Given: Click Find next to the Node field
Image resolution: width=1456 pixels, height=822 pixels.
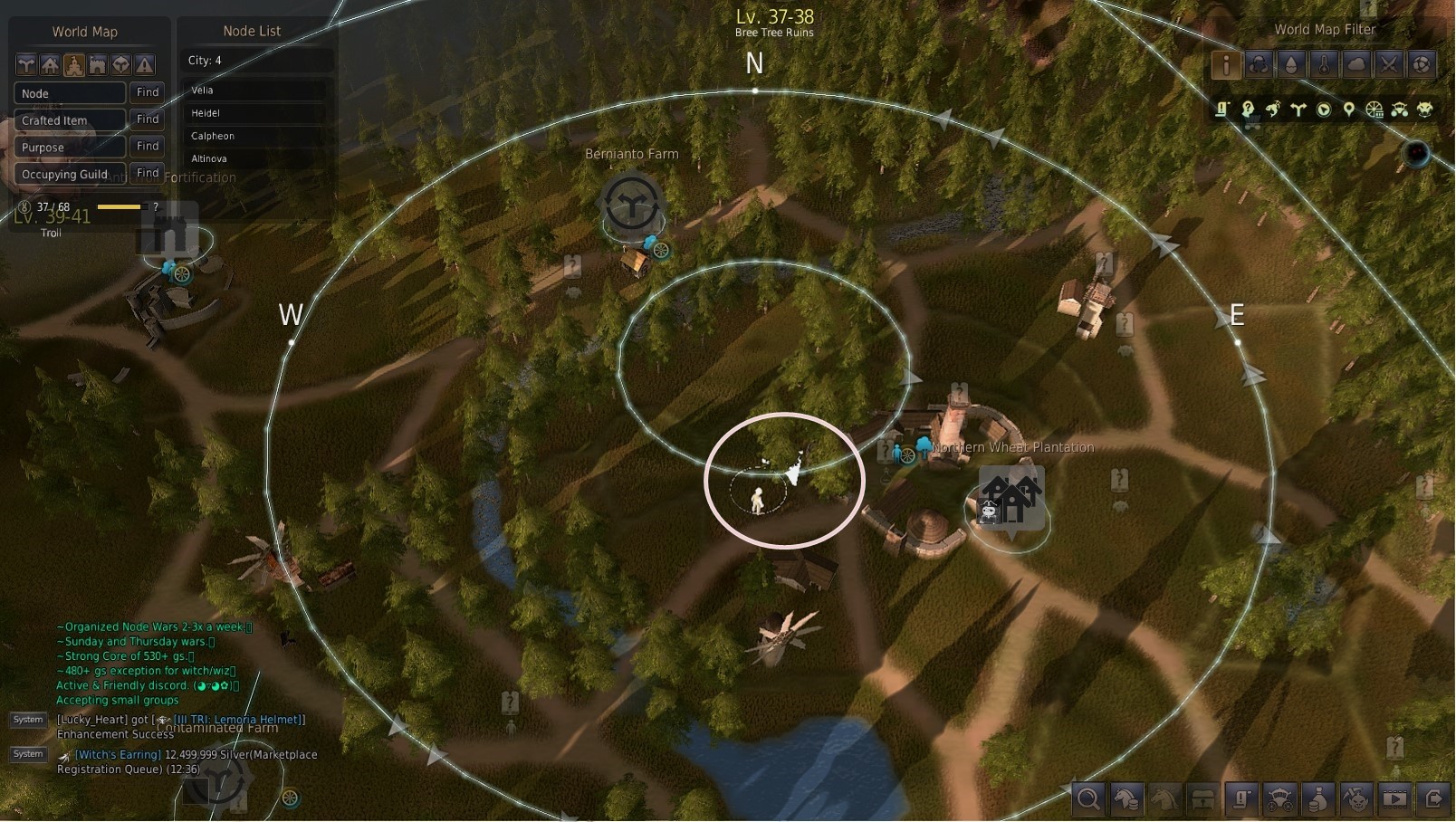Looking at the screenshot, I should pos(148,92).
